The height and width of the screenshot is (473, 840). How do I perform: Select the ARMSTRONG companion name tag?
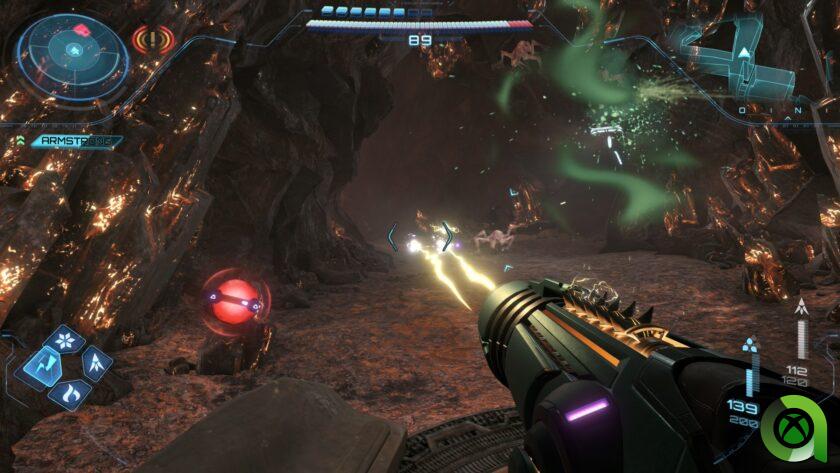tap(75, 141)
